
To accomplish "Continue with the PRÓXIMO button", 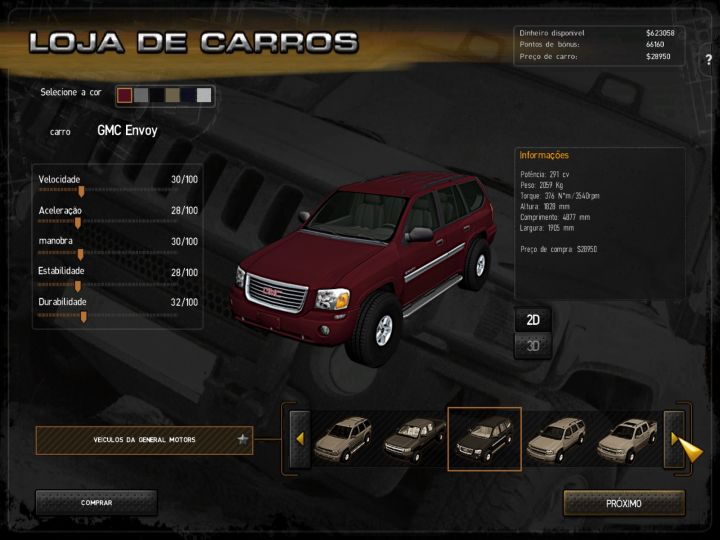I will click(624, 503).
